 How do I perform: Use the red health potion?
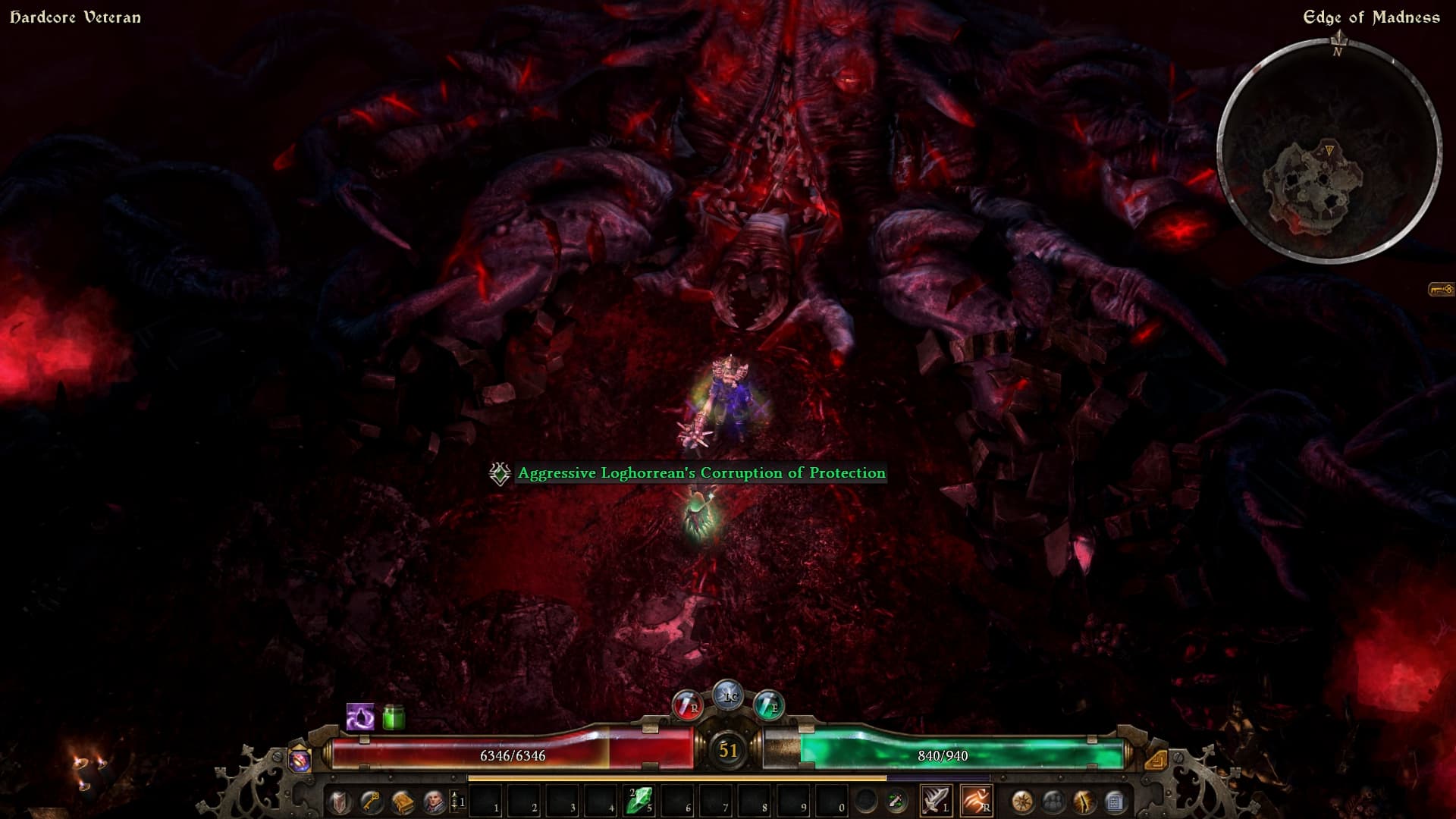click(x=688, y=705)
